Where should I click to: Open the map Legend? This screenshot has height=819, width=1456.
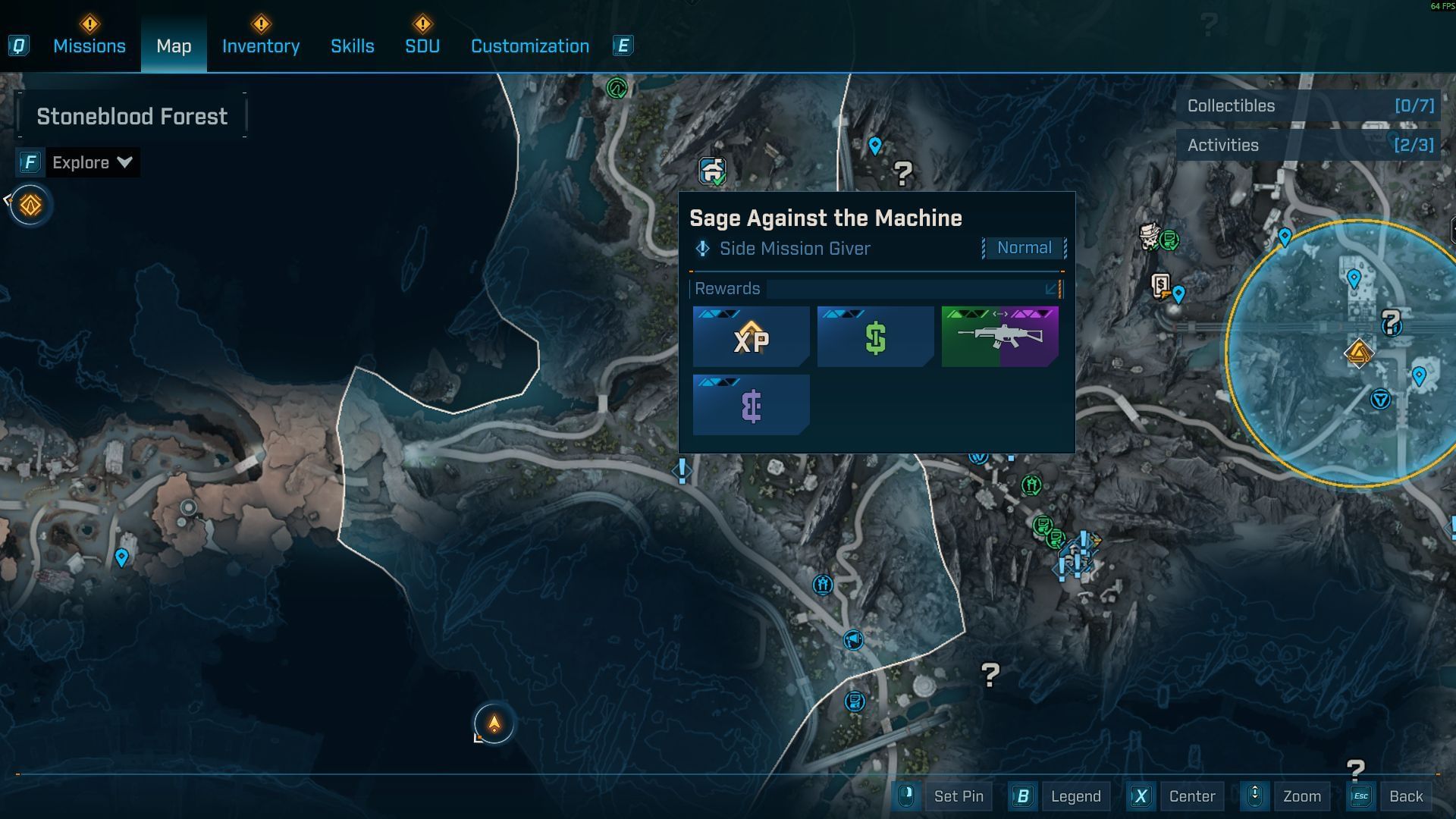coord(1075,796)
